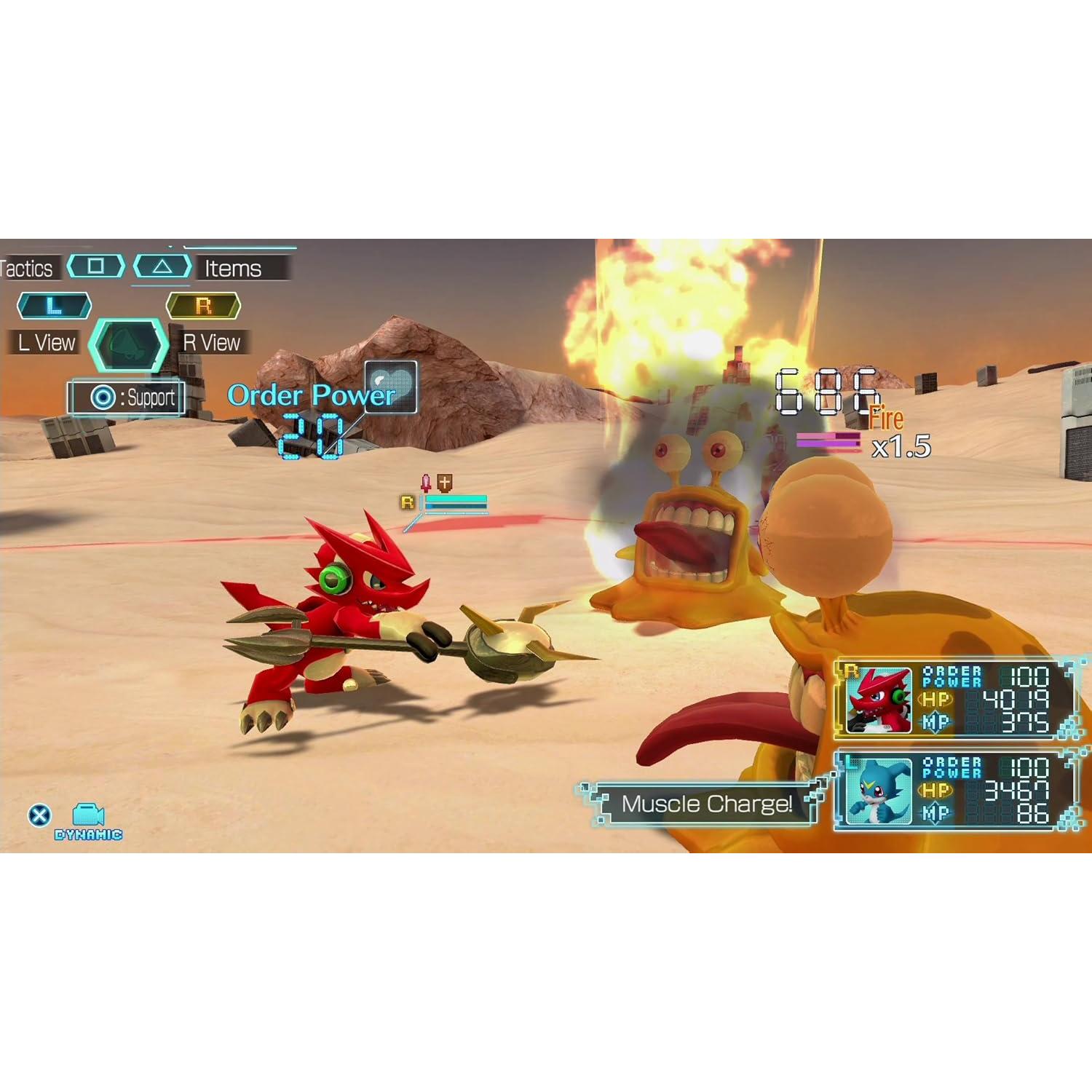Open the Tactics menu
Screen dimensions: 1092x1092
tap(28, 268)
